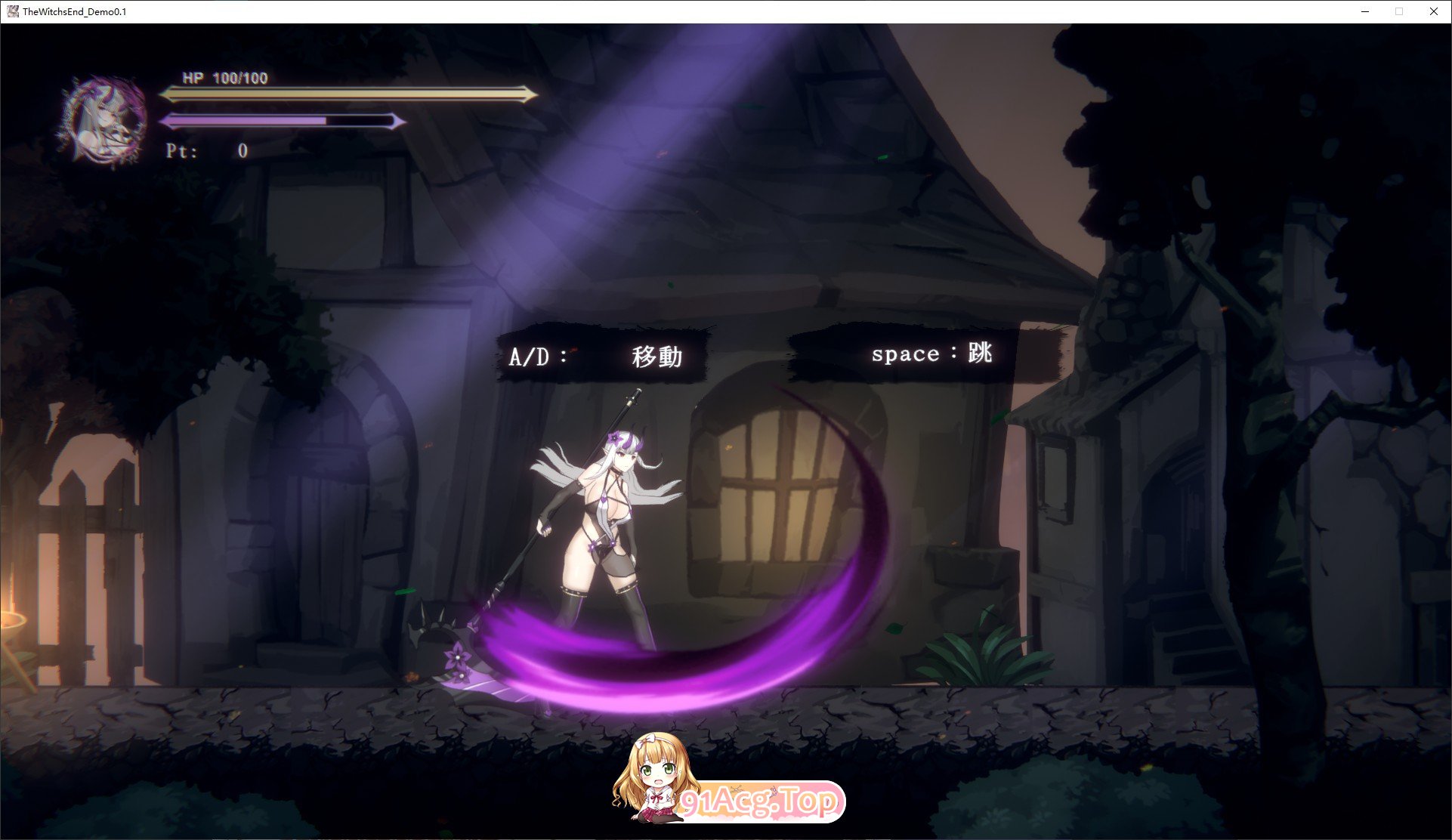The width and height of the screenshot is (1452, 840).
Task: Click the A/D 移動 movement hint banner
Action: point(606,355)
